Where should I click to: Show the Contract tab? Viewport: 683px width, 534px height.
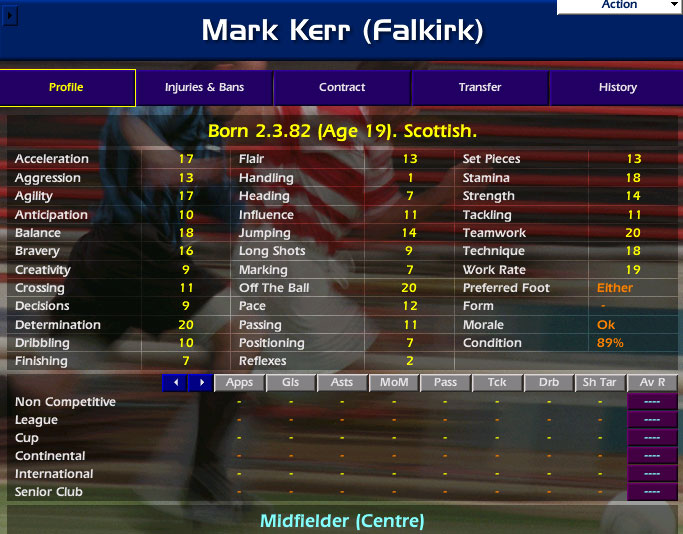(x=342, y=88)
